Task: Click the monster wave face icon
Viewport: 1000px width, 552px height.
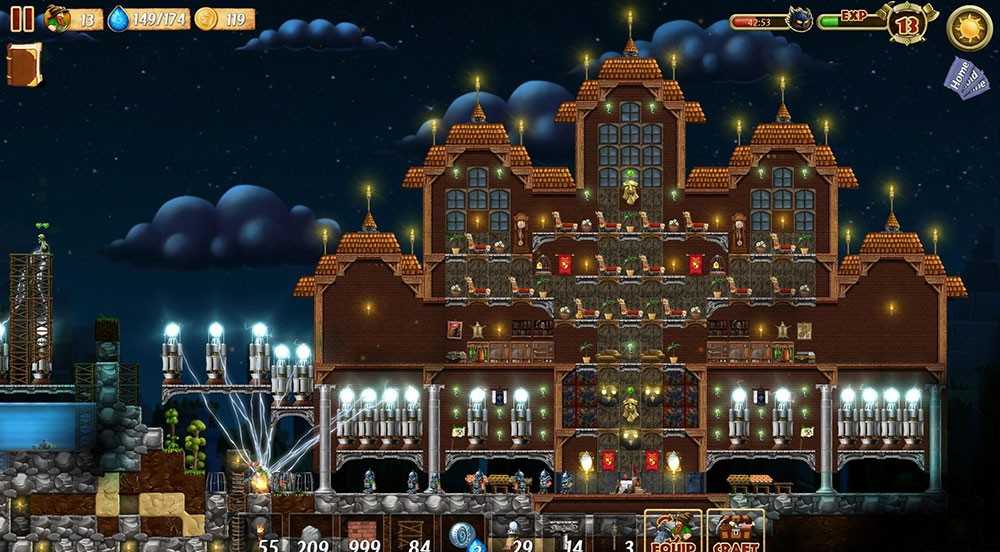Action: coord(800,20)
